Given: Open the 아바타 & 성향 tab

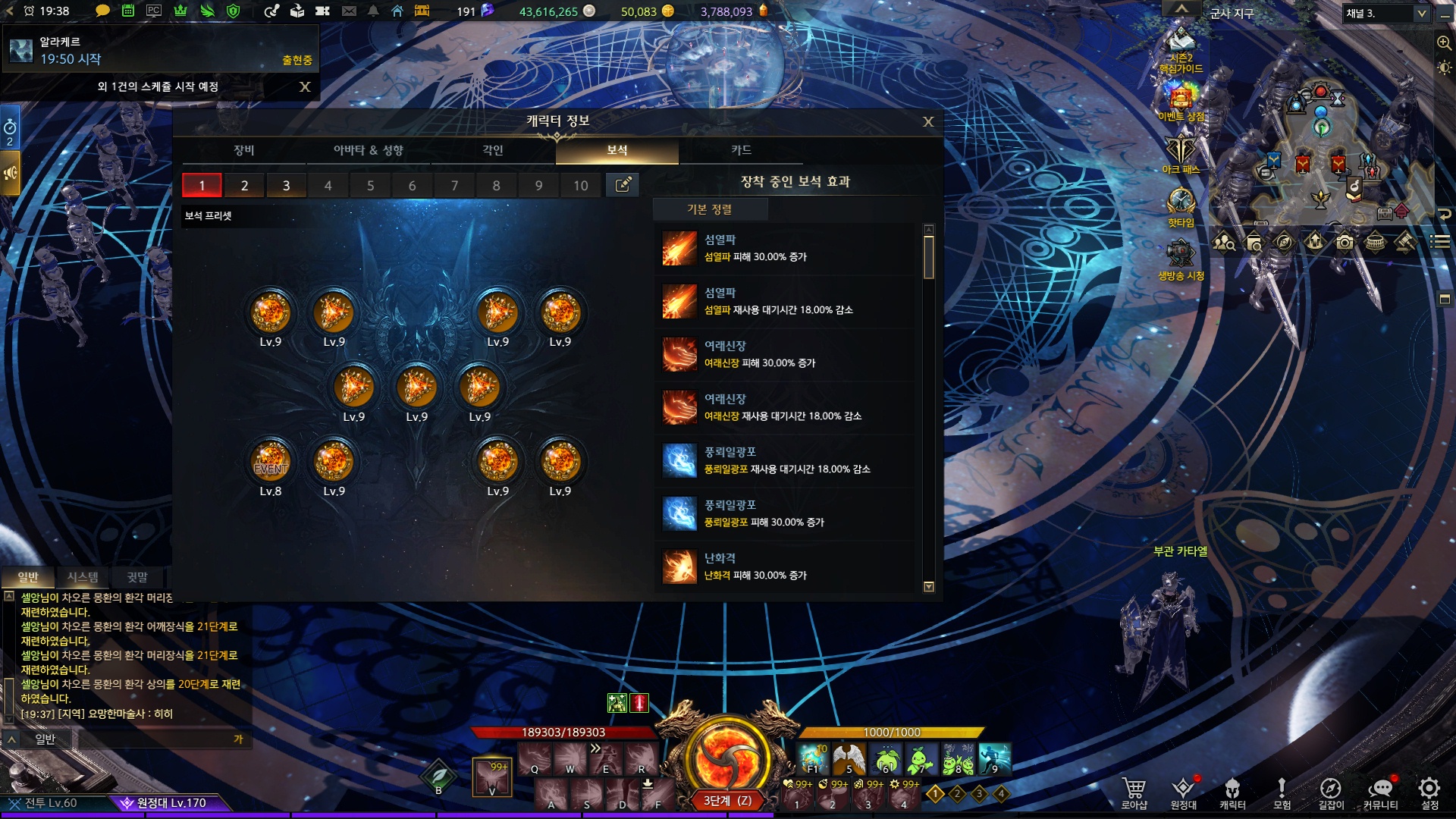Looking at the screenshot, I should [x=368, y=150].
